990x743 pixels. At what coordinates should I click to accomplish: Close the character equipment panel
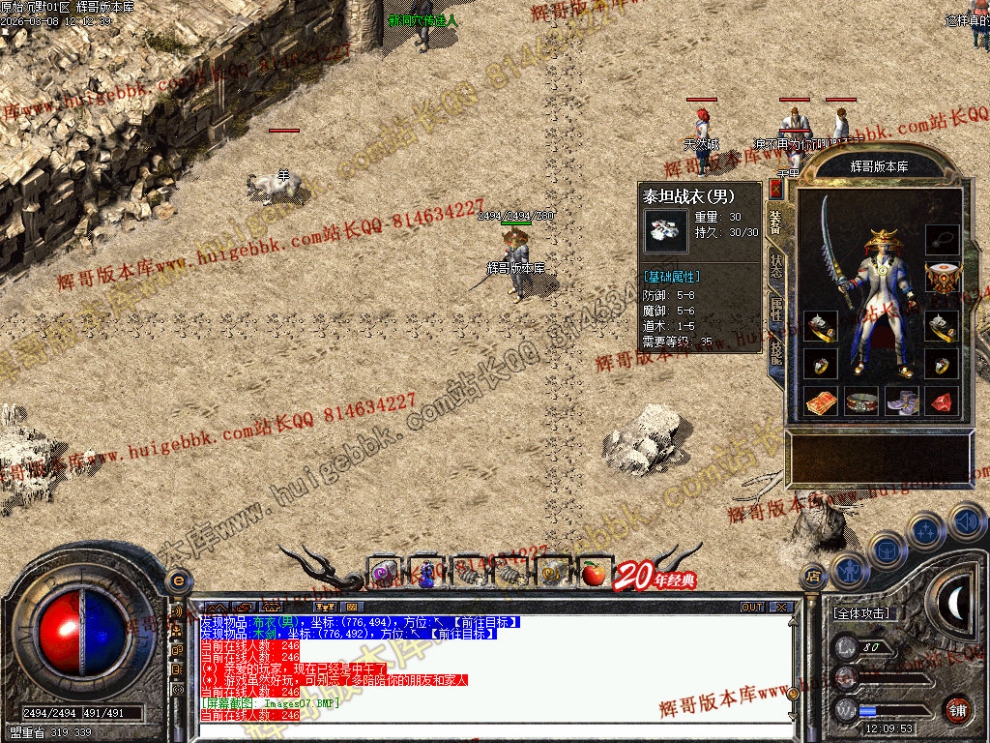pos(776,188)
